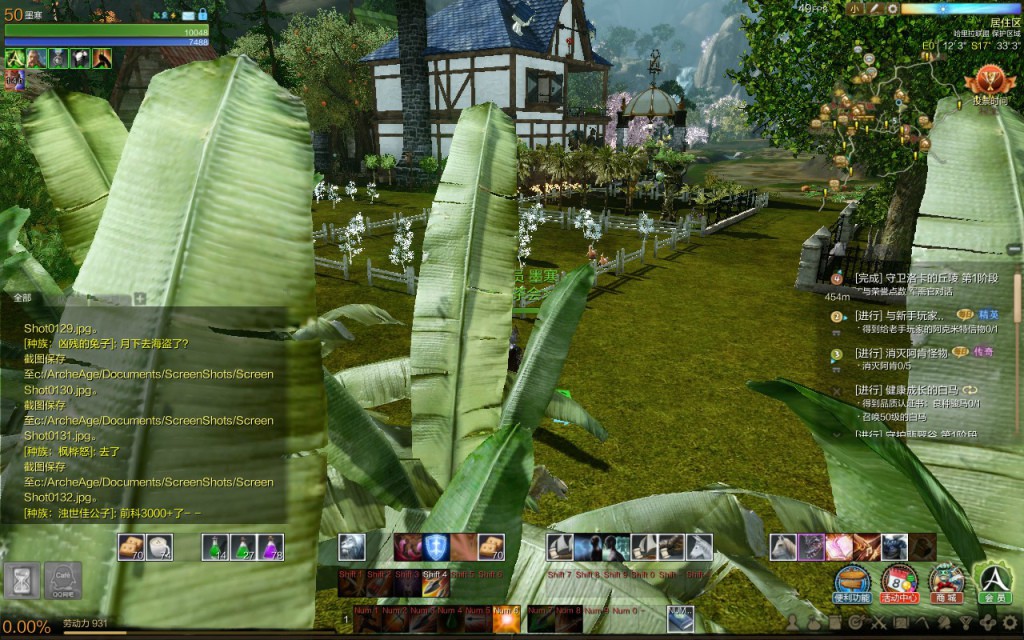Open the crossed swords menu icon
The width and height of the screenshot is (1024, 640).
tap(878, 623)
